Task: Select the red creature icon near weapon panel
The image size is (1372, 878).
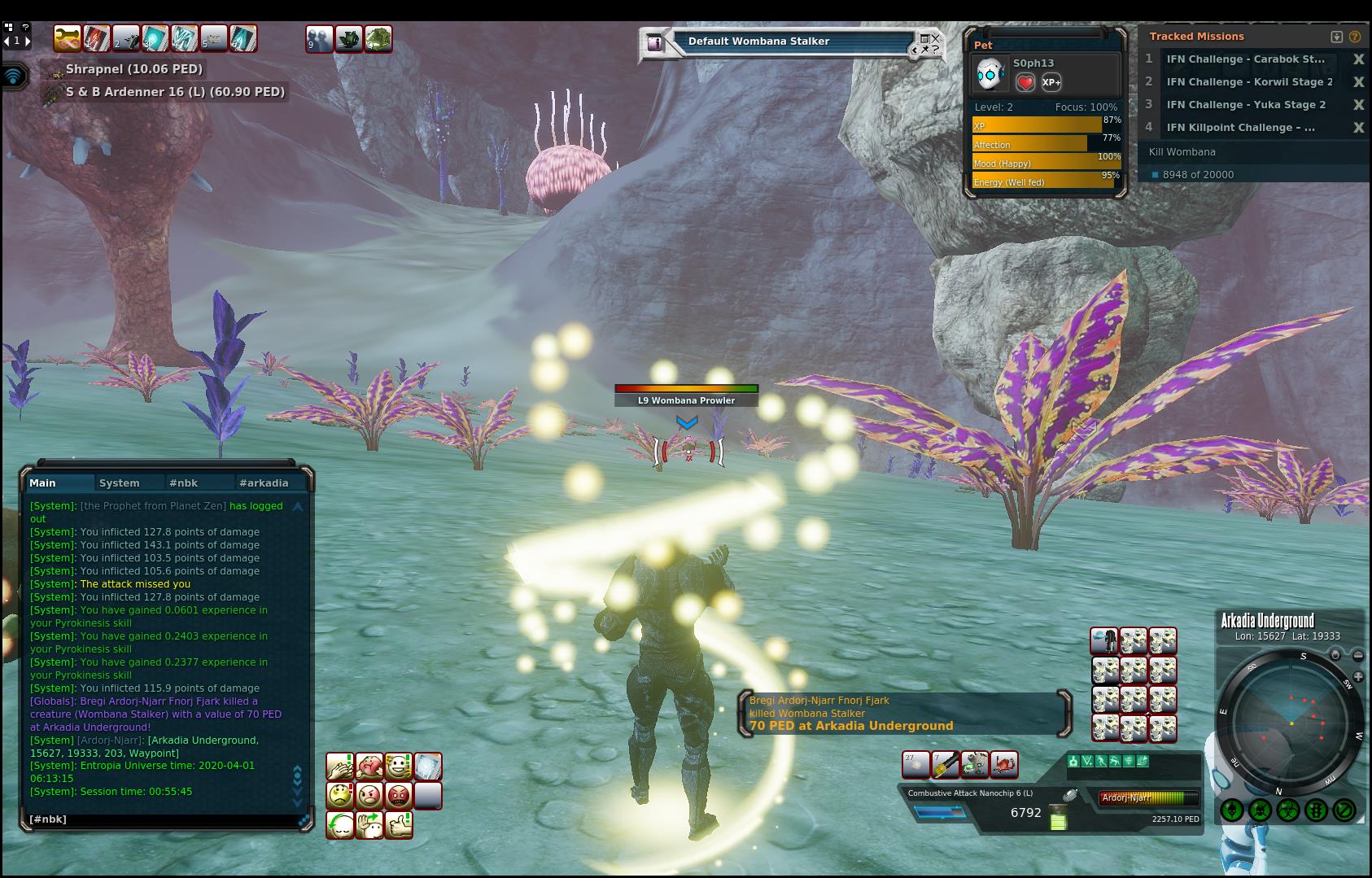Action: [x=1003, y=765]
